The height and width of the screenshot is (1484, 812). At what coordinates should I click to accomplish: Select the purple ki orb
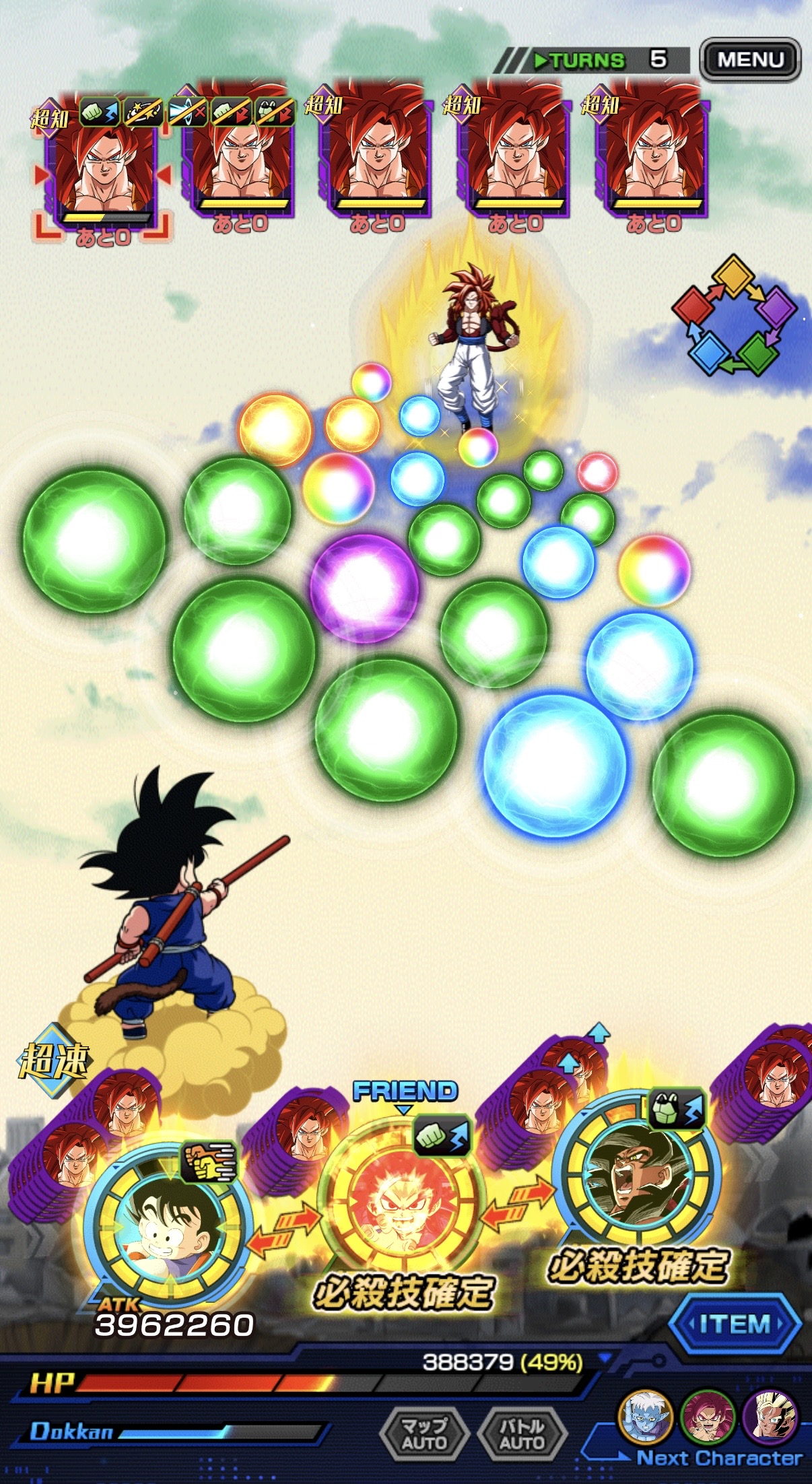(364, 587)
